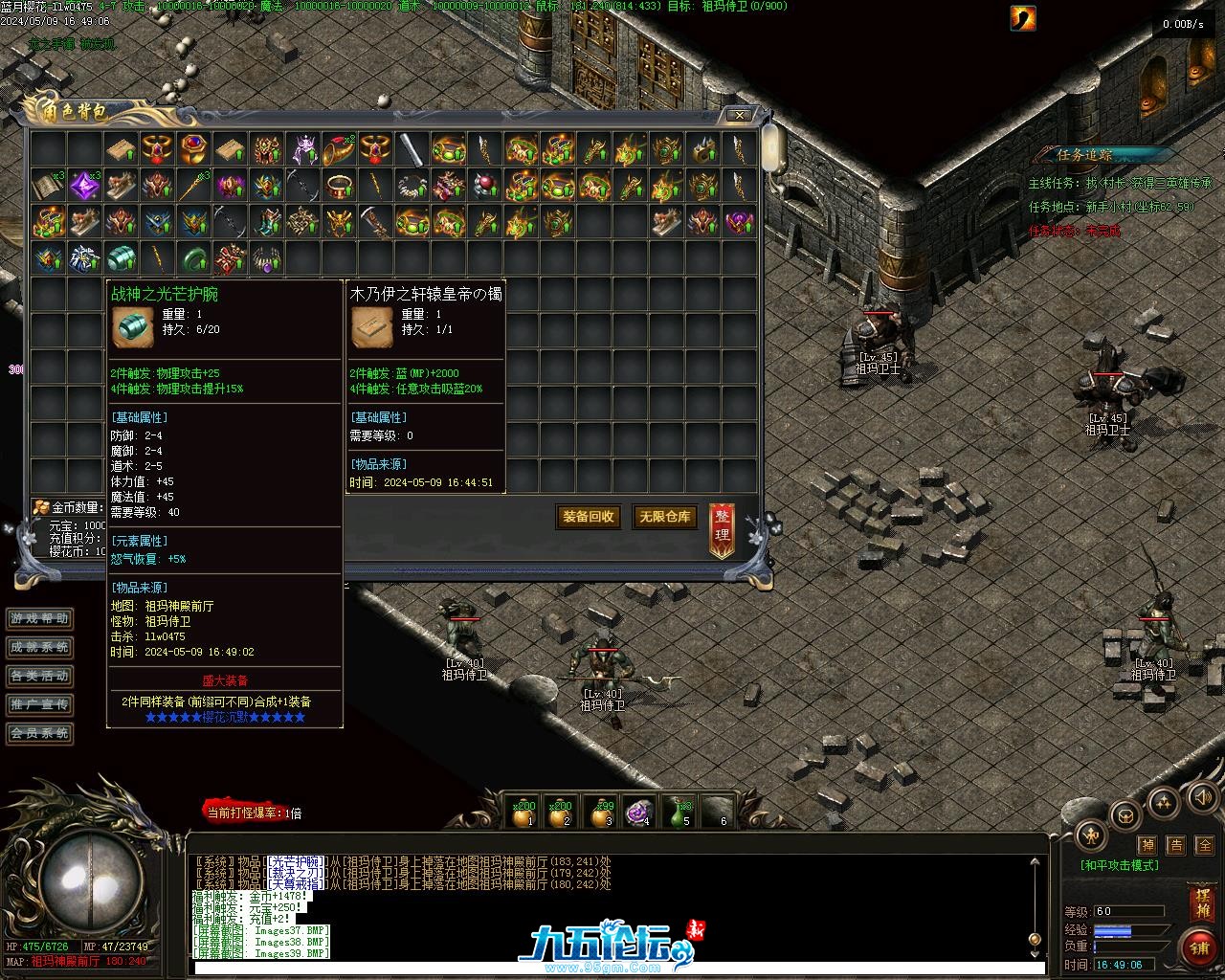Open the 任务追踪 quest tracker header
1225x980 pixels.
click(x=1085, y=154)
